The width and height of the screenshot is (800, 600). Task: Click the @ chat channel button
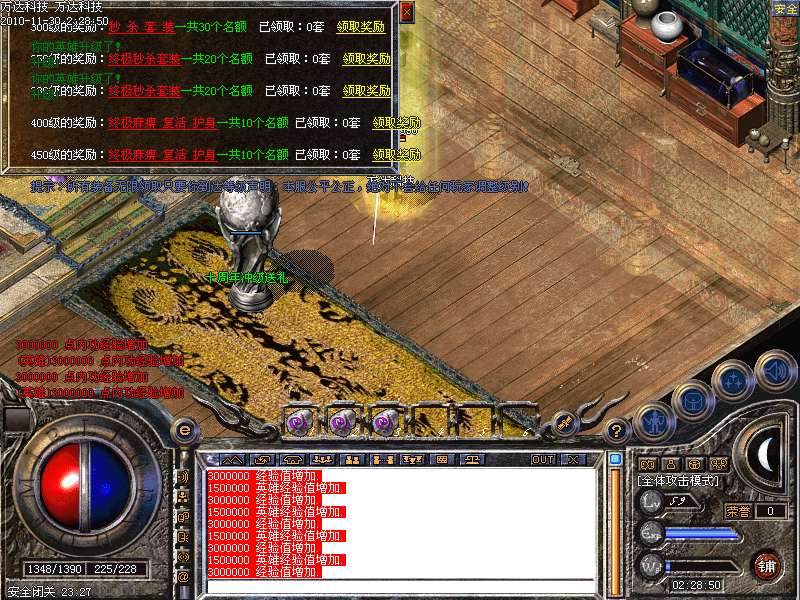pyautogui.click(x=183, y=576)
